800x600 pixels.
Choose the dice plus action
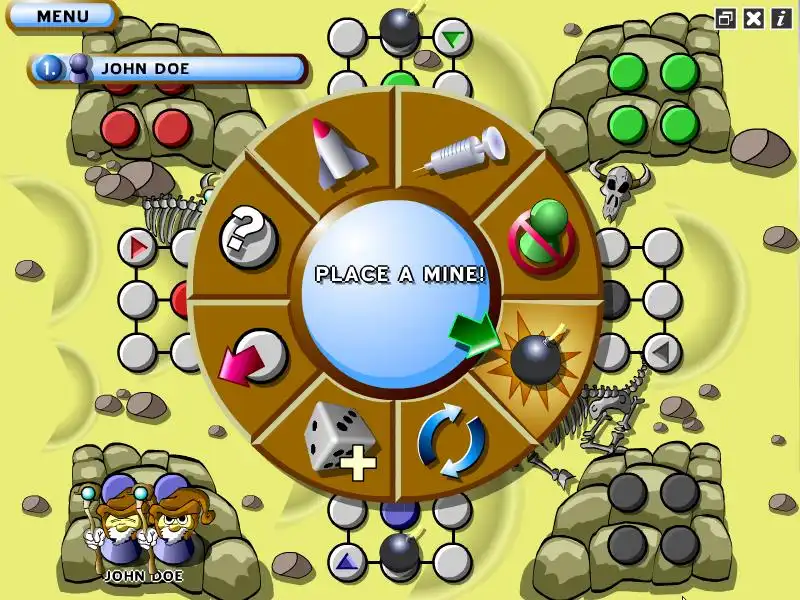click(x=341, y=438)
